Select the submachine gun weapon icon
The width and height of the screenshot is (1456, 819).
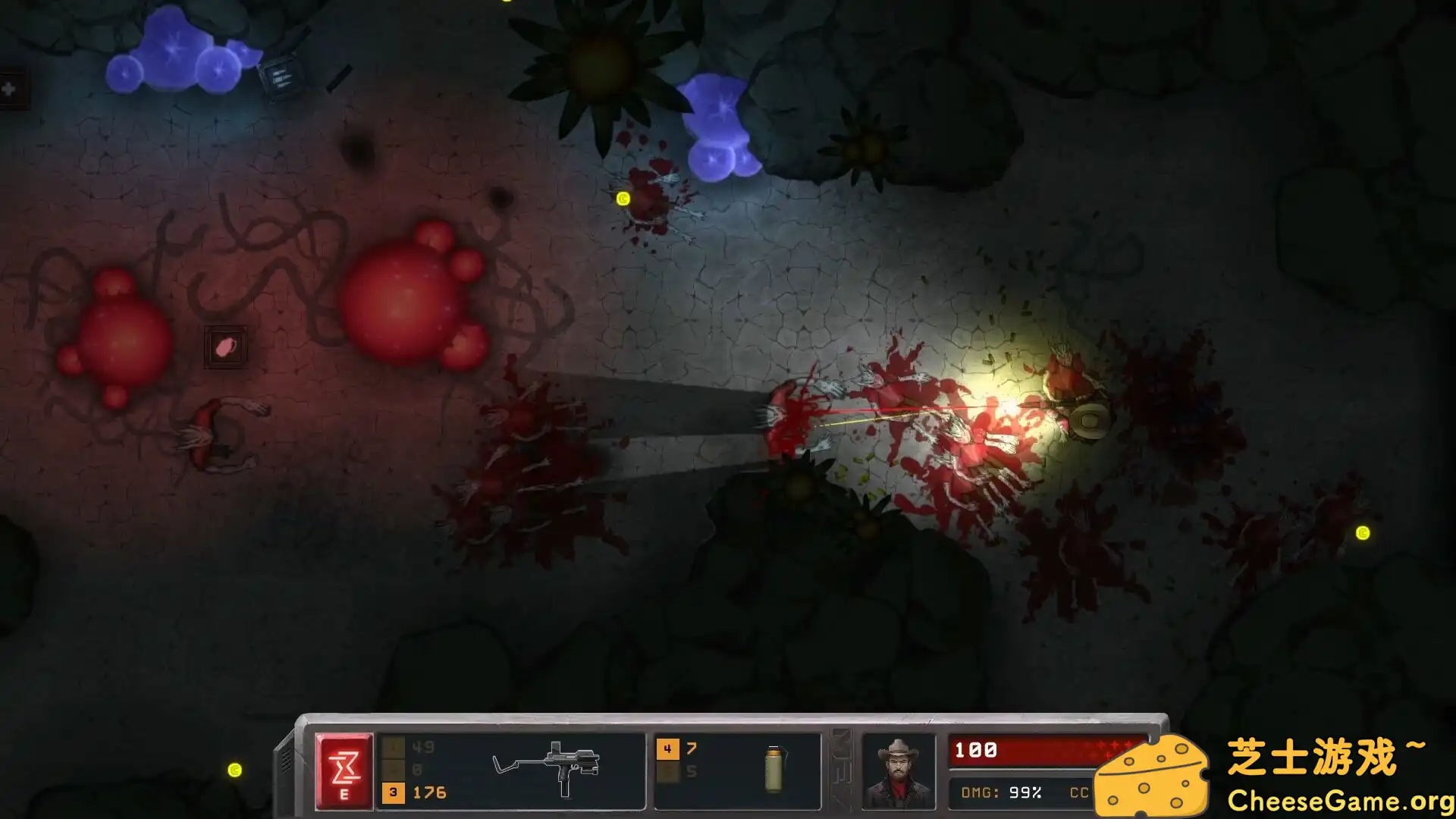click(548, 767)
